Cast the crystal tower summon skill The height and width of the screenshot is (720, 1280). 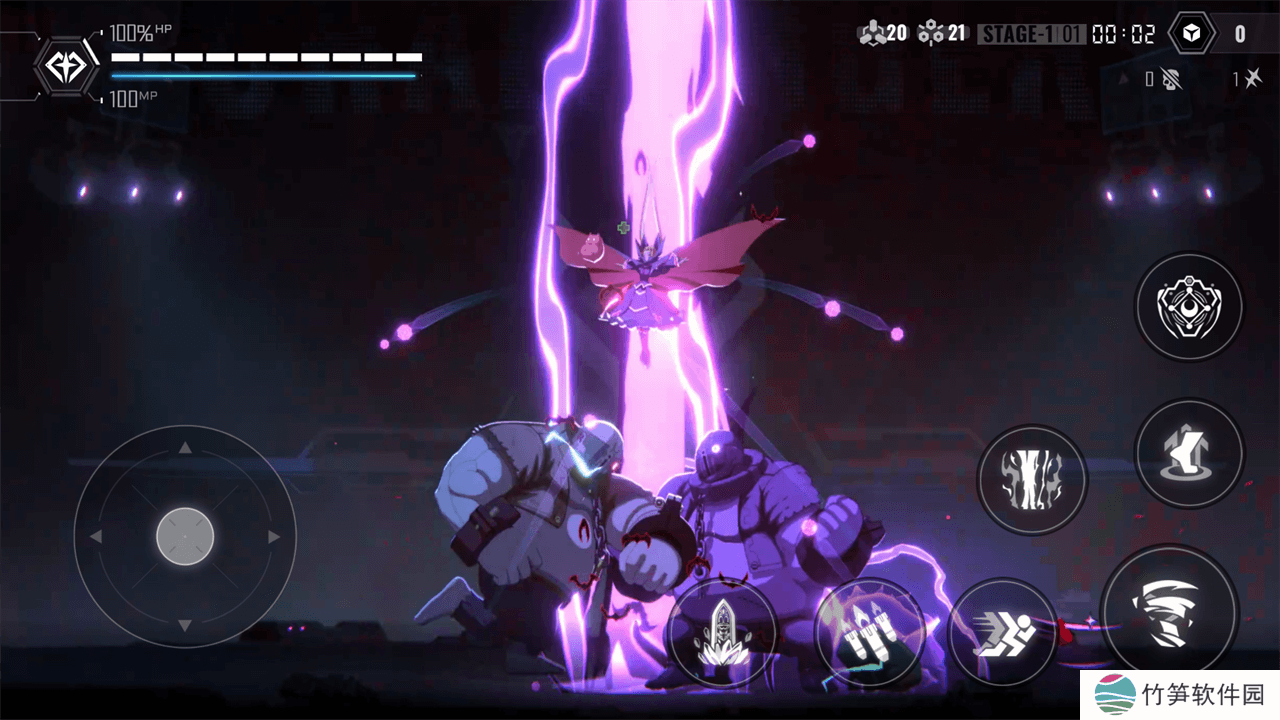[x=721, y=632]
